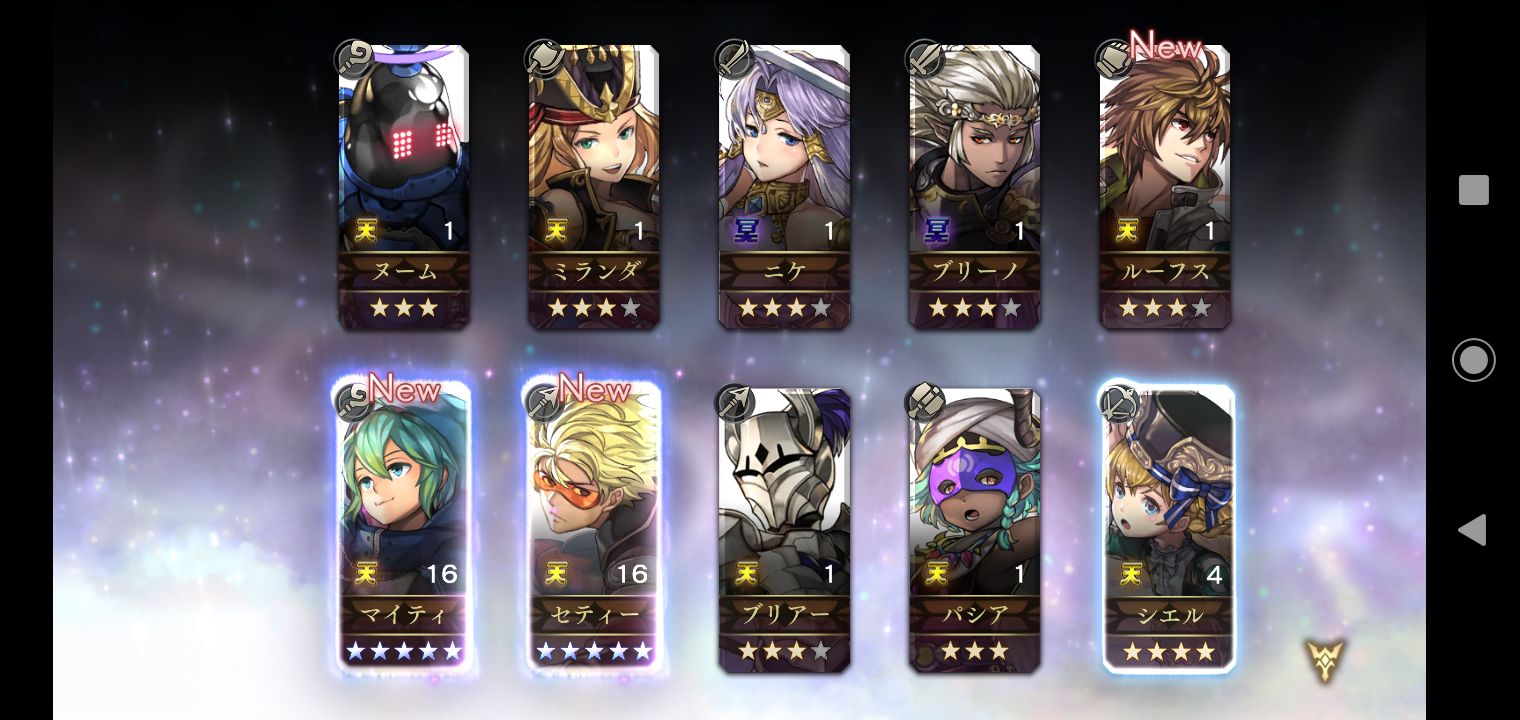The width and height of the screenshot is (1520, 720).
Task: View the new ルーフス card
Action: (x=1165, y=186)
